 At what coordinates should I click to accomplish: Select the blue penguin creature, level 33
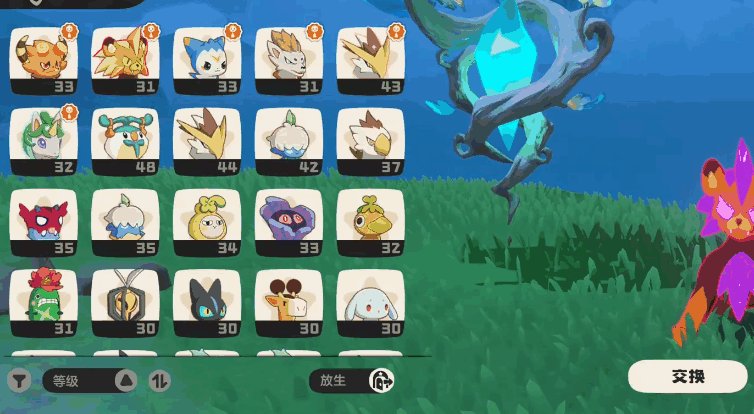tap(207, 60)
